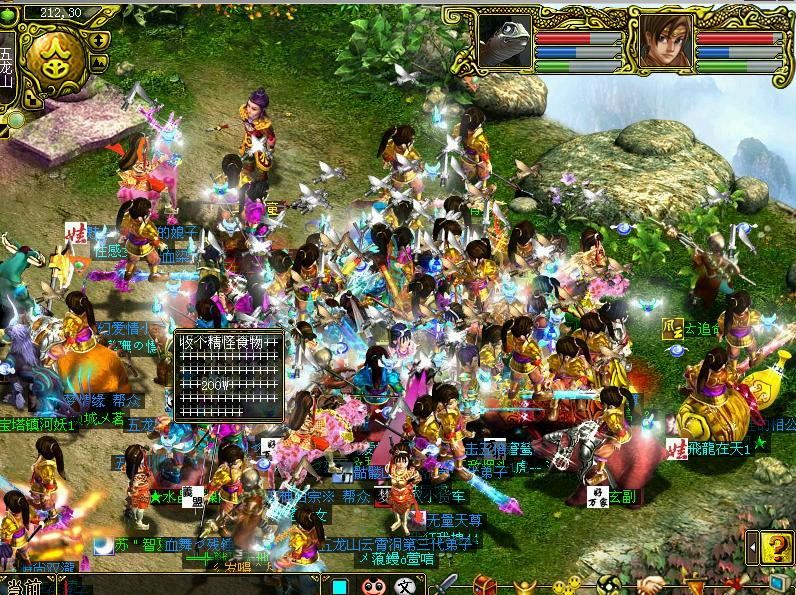This screenshot has height=595, width=796.
Task: Open the turtle pet portrait
Action: click(x=504, y=42)
